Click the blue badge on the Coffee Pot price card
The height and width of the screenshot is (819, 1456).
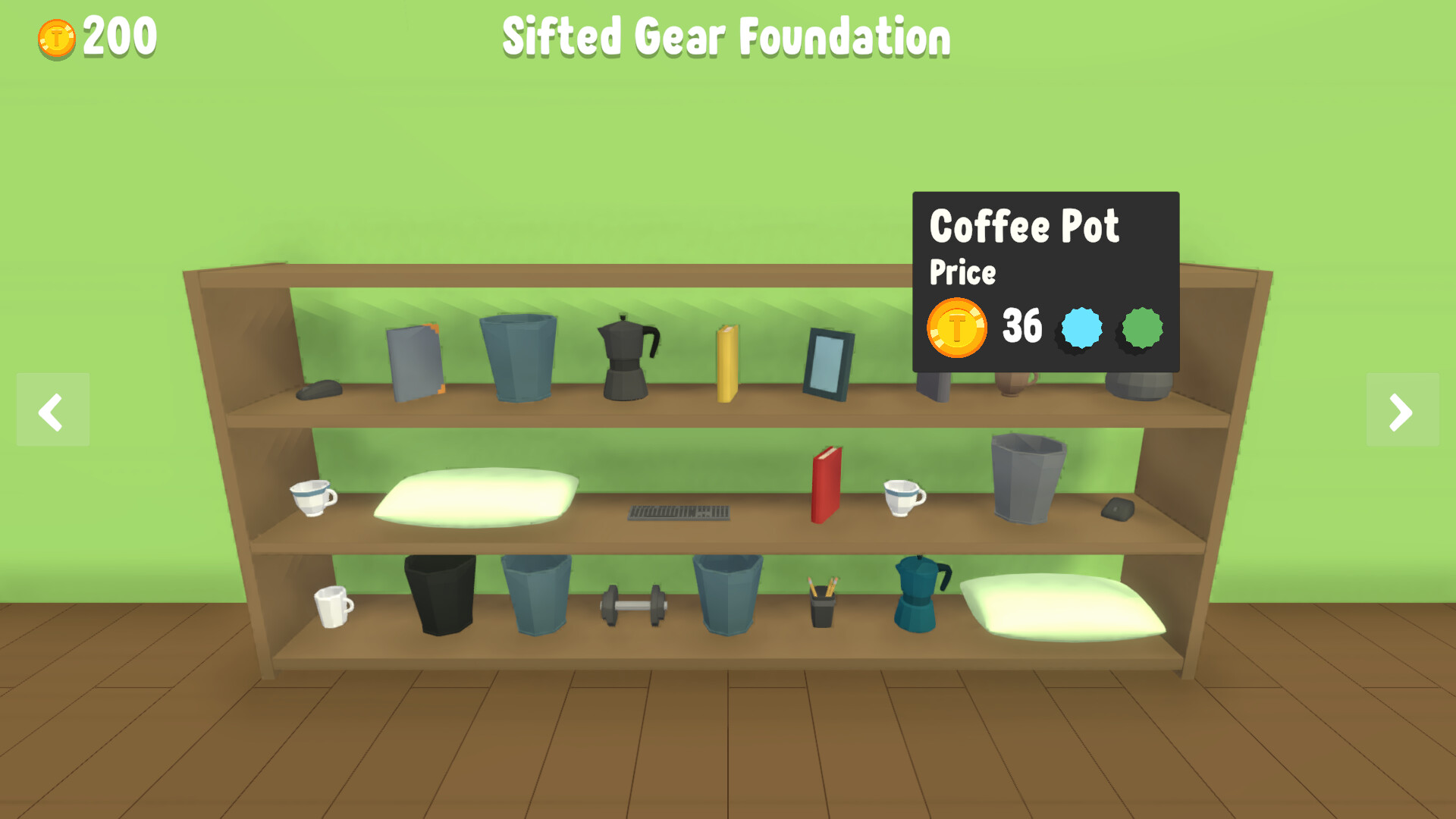[x=1081, y=328]
